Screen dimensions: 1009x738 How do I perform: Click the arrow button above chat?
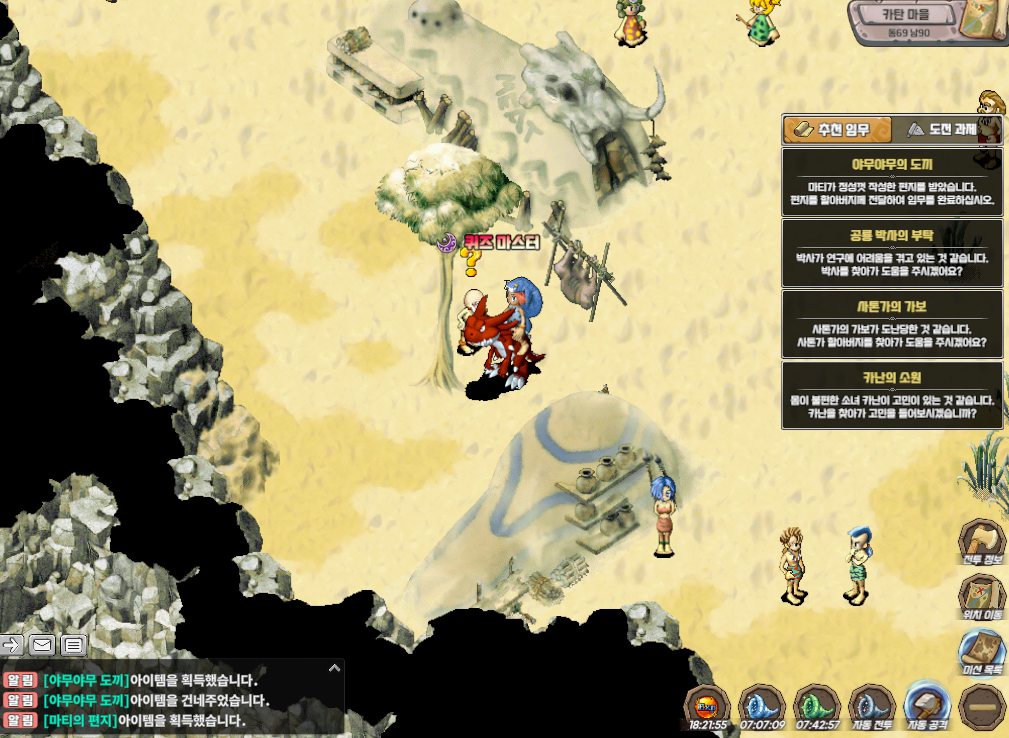coord(12,644)
